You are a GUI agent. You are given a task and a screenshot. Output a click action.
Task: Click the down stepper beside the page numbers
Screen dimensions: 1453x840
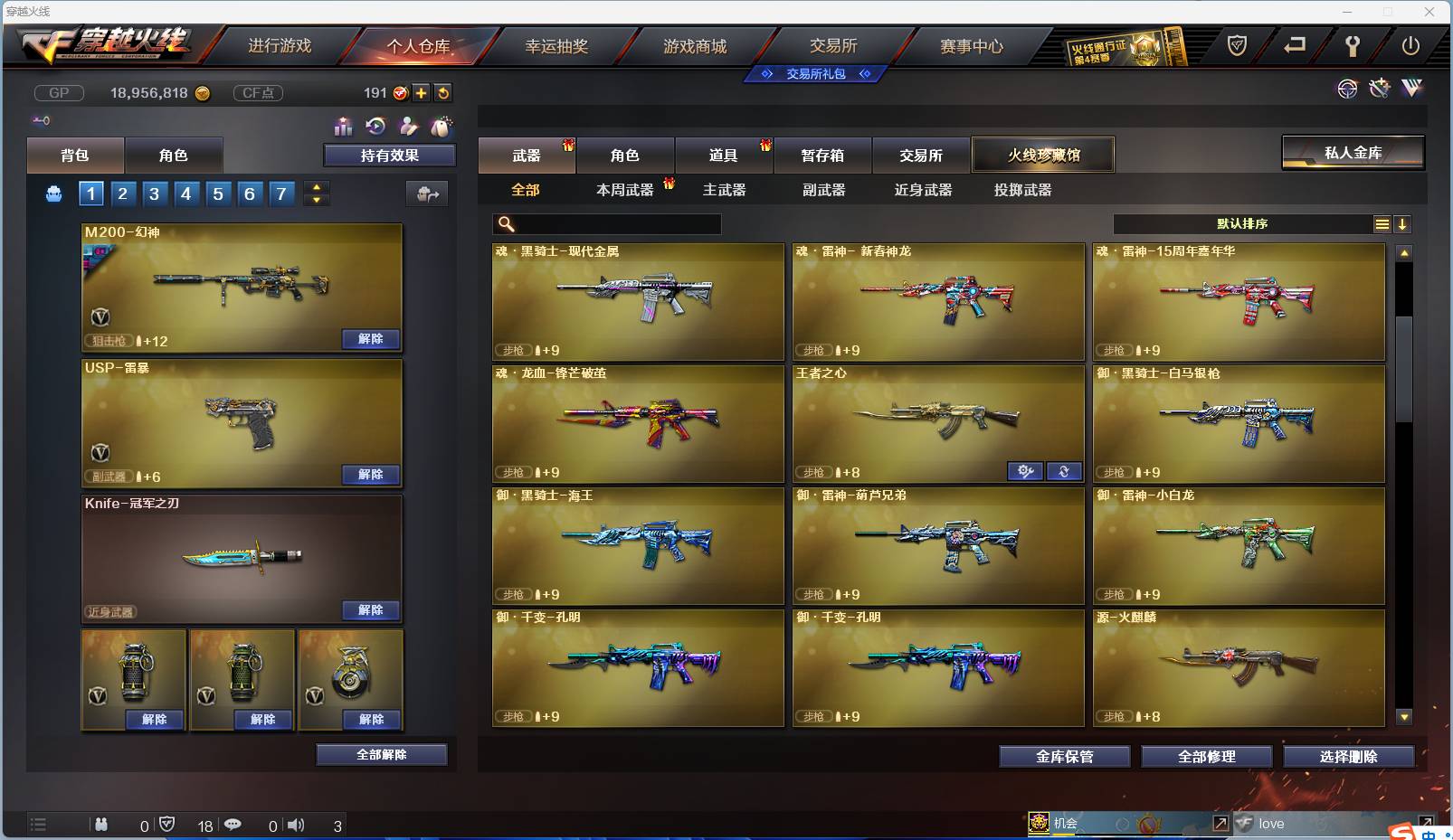[x=316, y=199]
